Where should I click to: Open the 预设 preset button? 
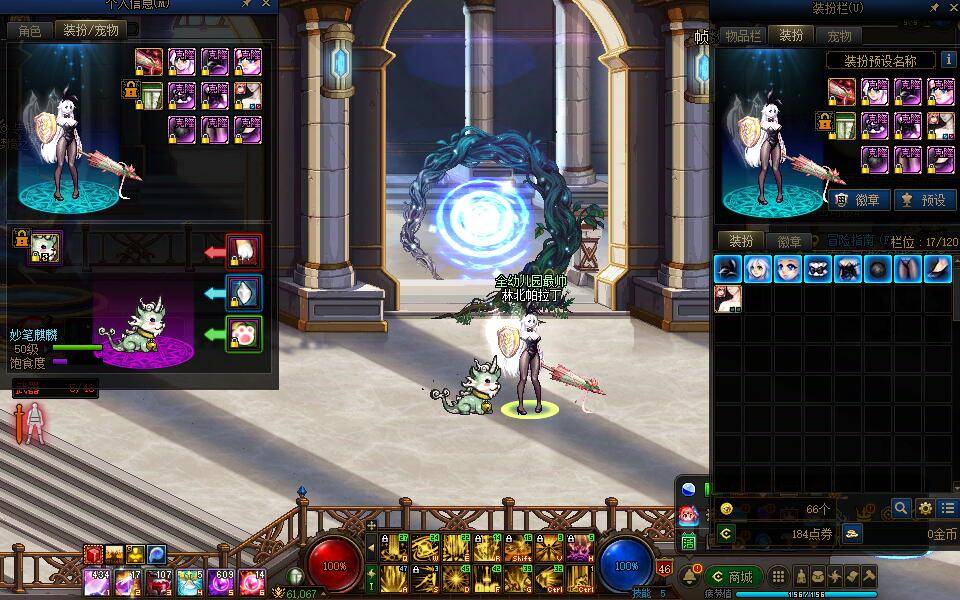click(x=924, y=200)
